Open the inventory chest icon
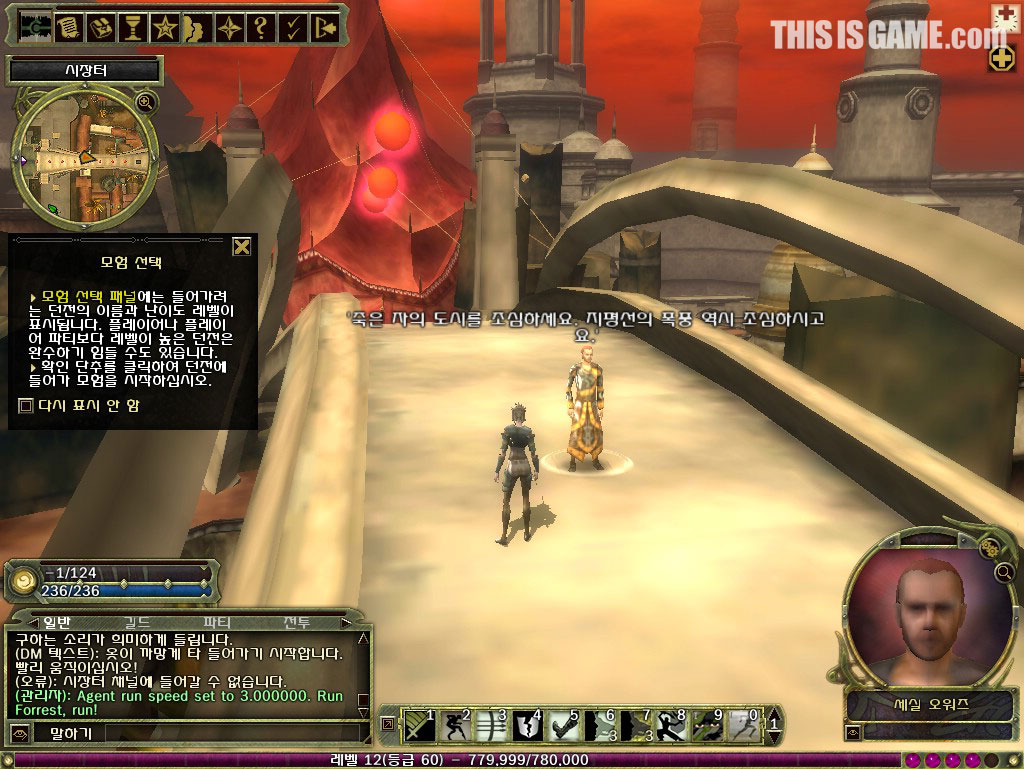The height and width of the screenshot is (769, 1024). (x=99, y=27)
